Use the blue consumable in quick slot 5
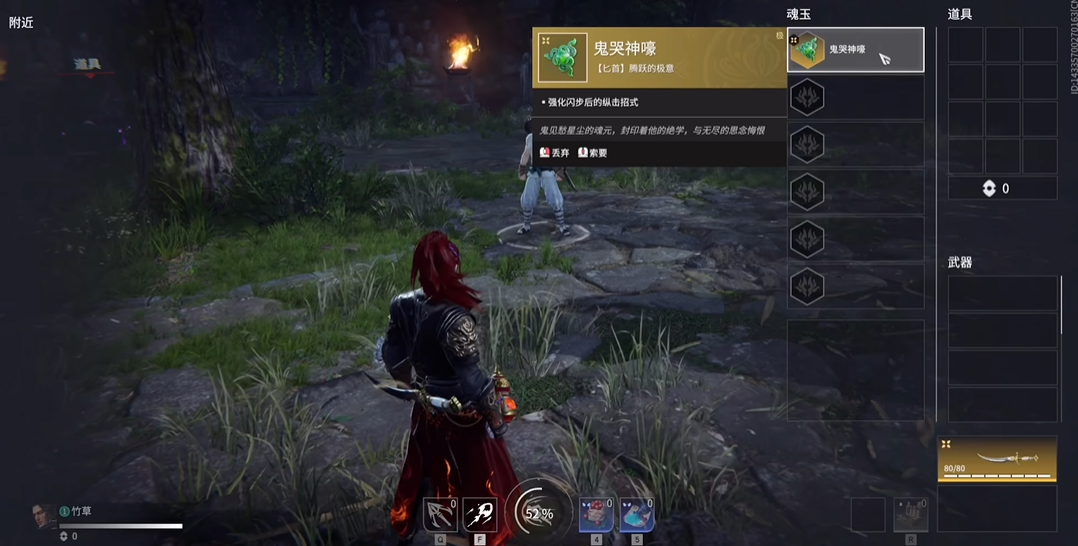Screen dimensions: 1078x546 pos(637,514)
